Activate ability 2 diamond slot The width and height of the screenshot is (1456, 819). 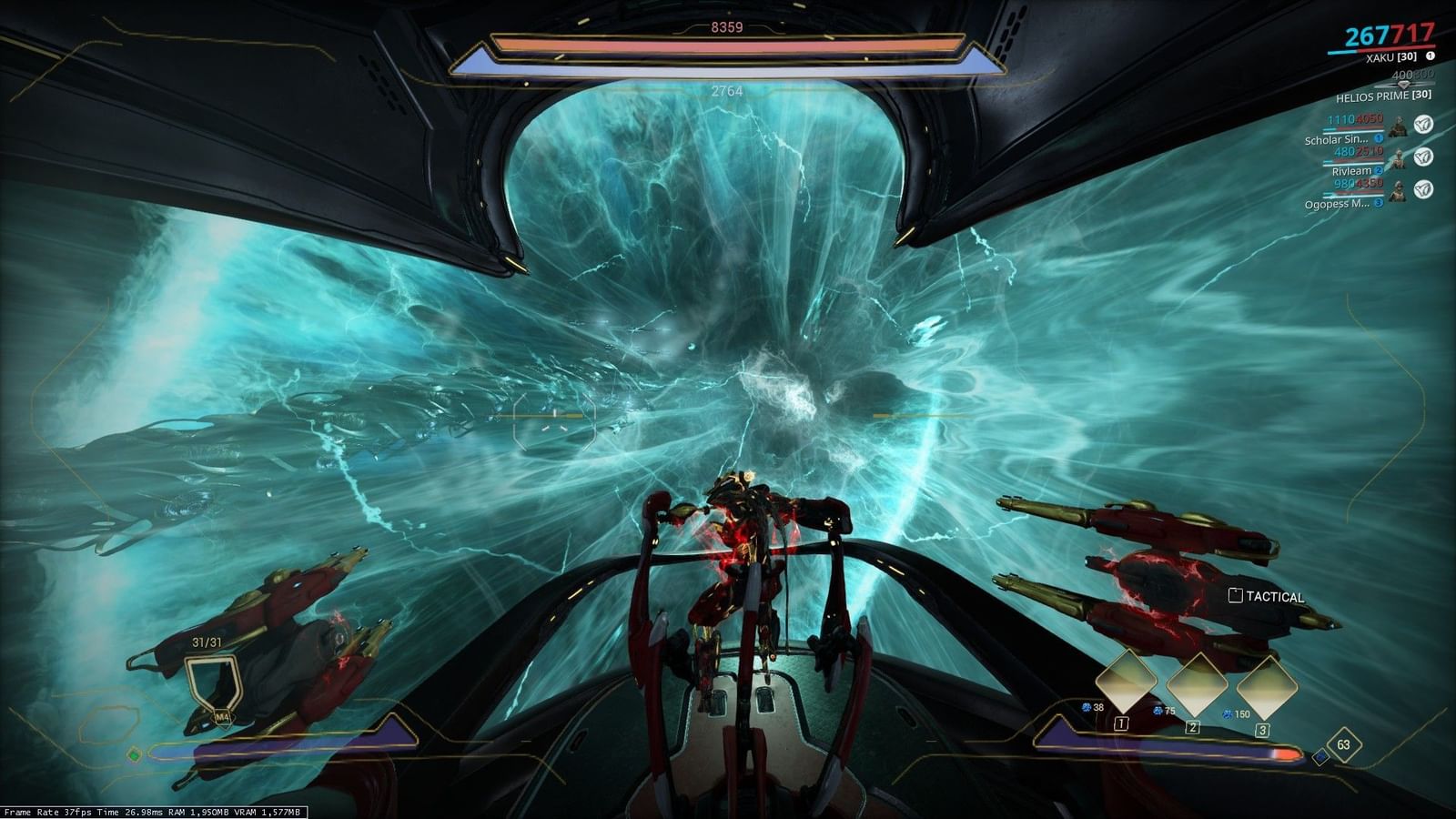point(1198,684)
